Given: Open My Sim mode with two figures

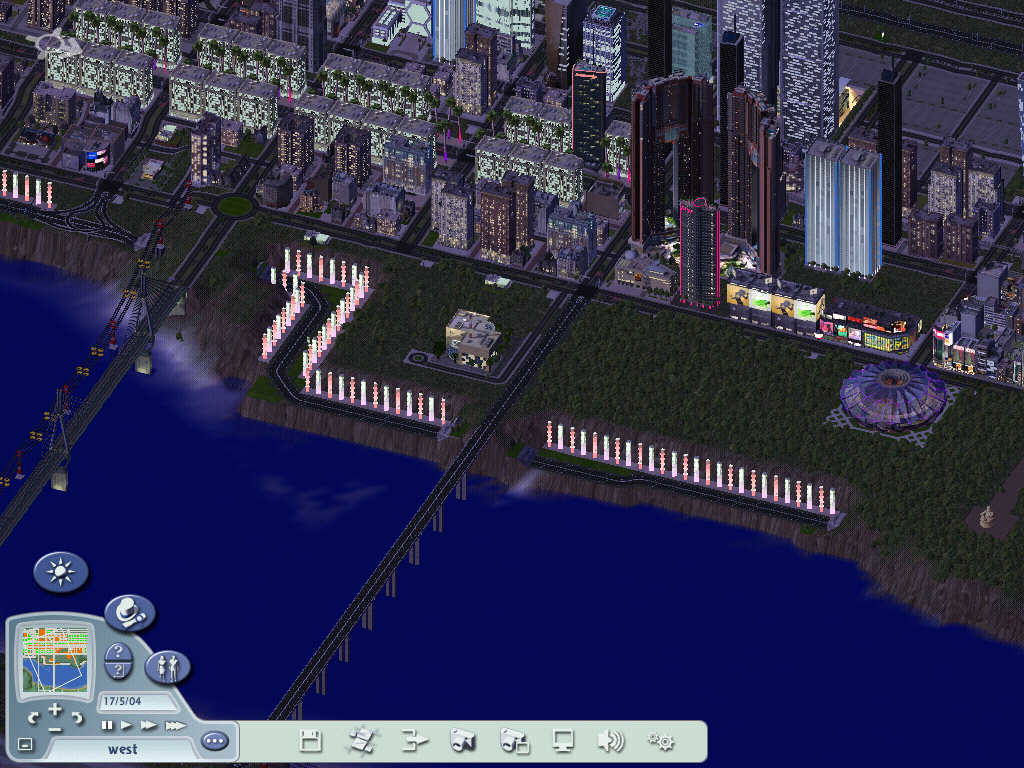Looking at the screenshot, I should tap(167, 666).
